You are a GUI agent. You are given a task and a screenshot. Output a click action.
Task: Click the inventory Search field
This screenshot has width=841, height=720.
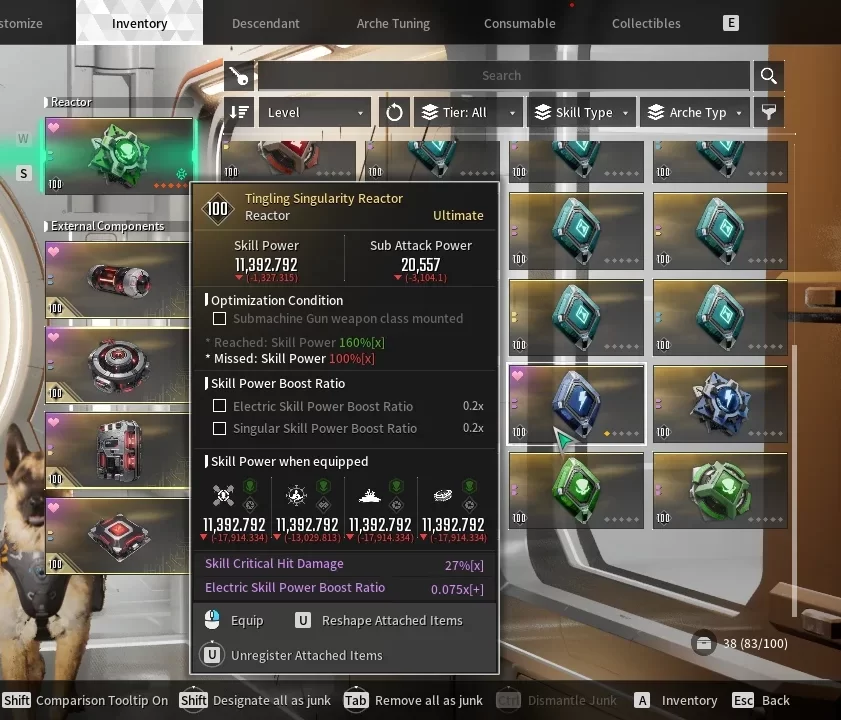[502, 75]
